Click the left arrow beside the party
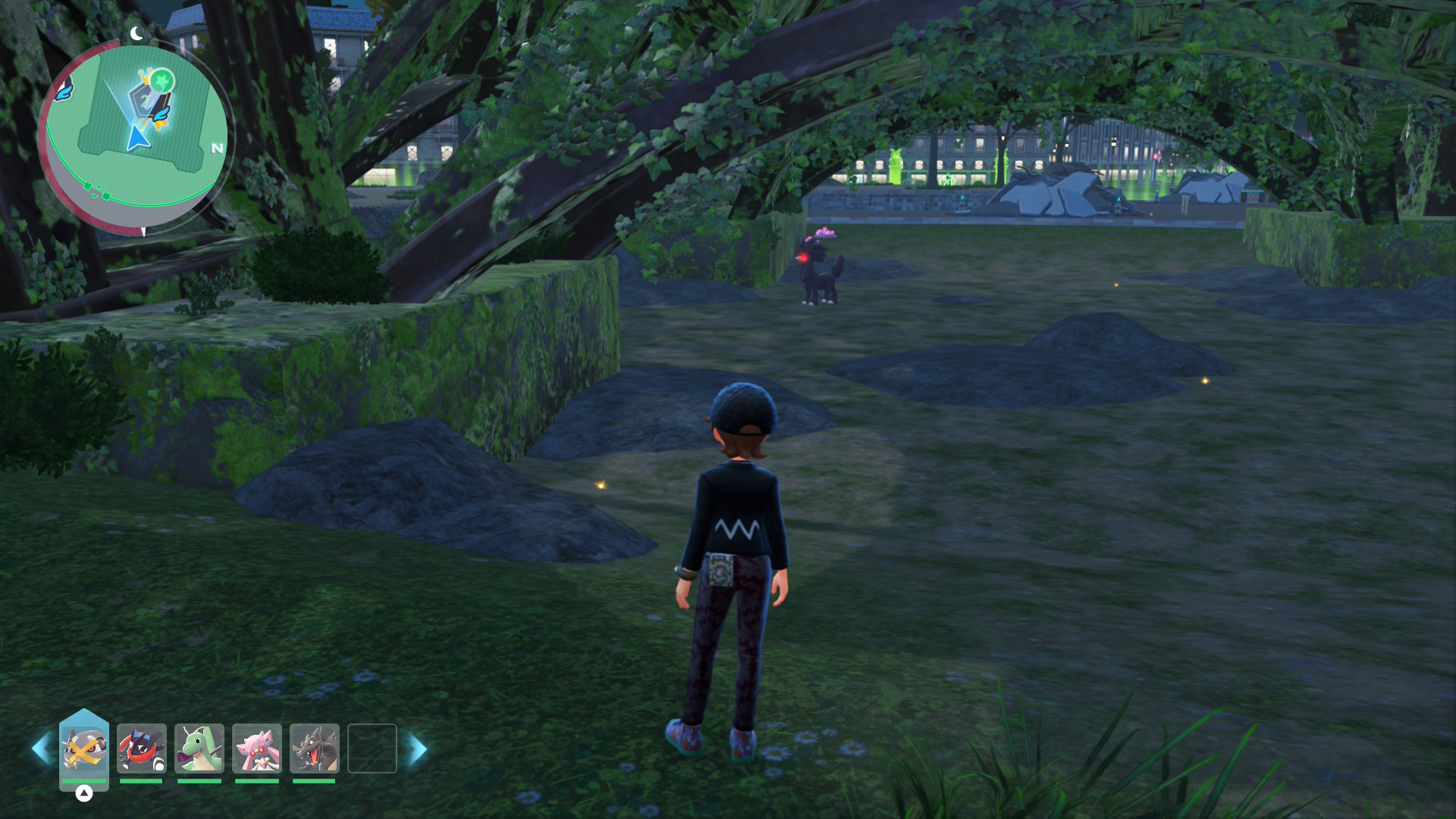1456x819 pixels. click(x=41, y=749)
